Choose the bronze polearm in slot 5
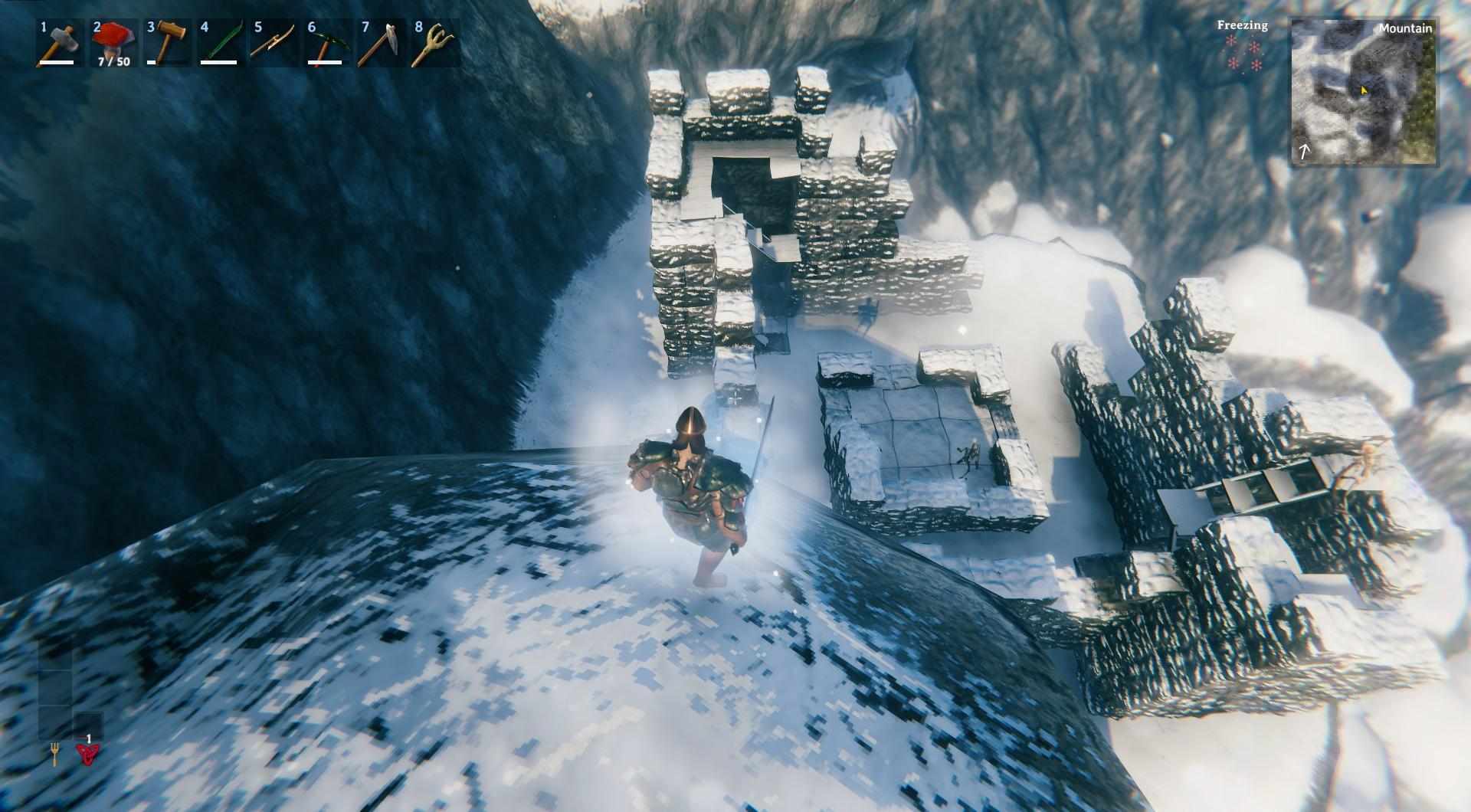Viewport: 1471px width, 812px height. 274,43
